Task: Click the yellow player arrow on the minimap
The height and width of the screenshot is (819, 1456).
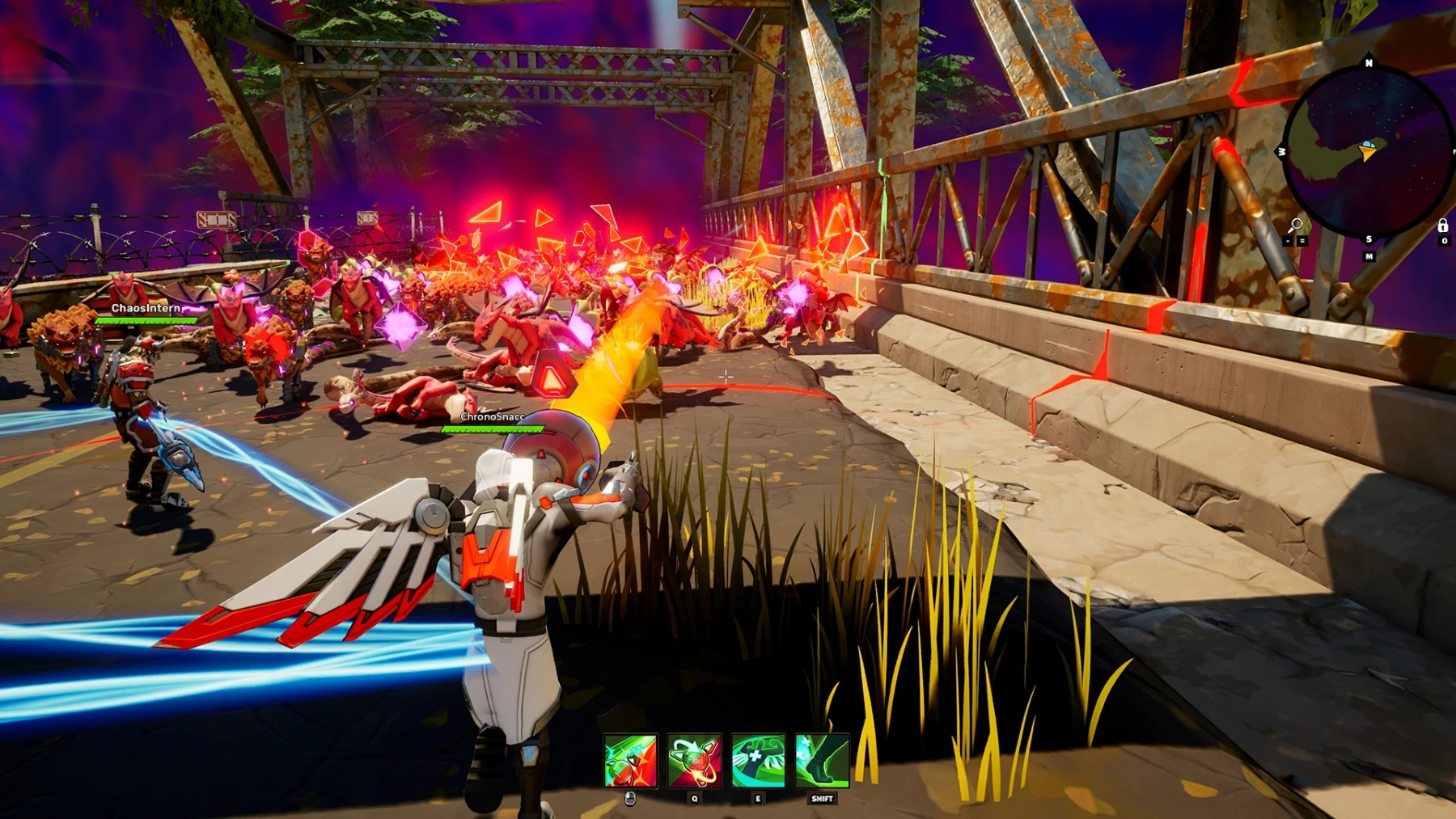Action: pos(1369,152)
